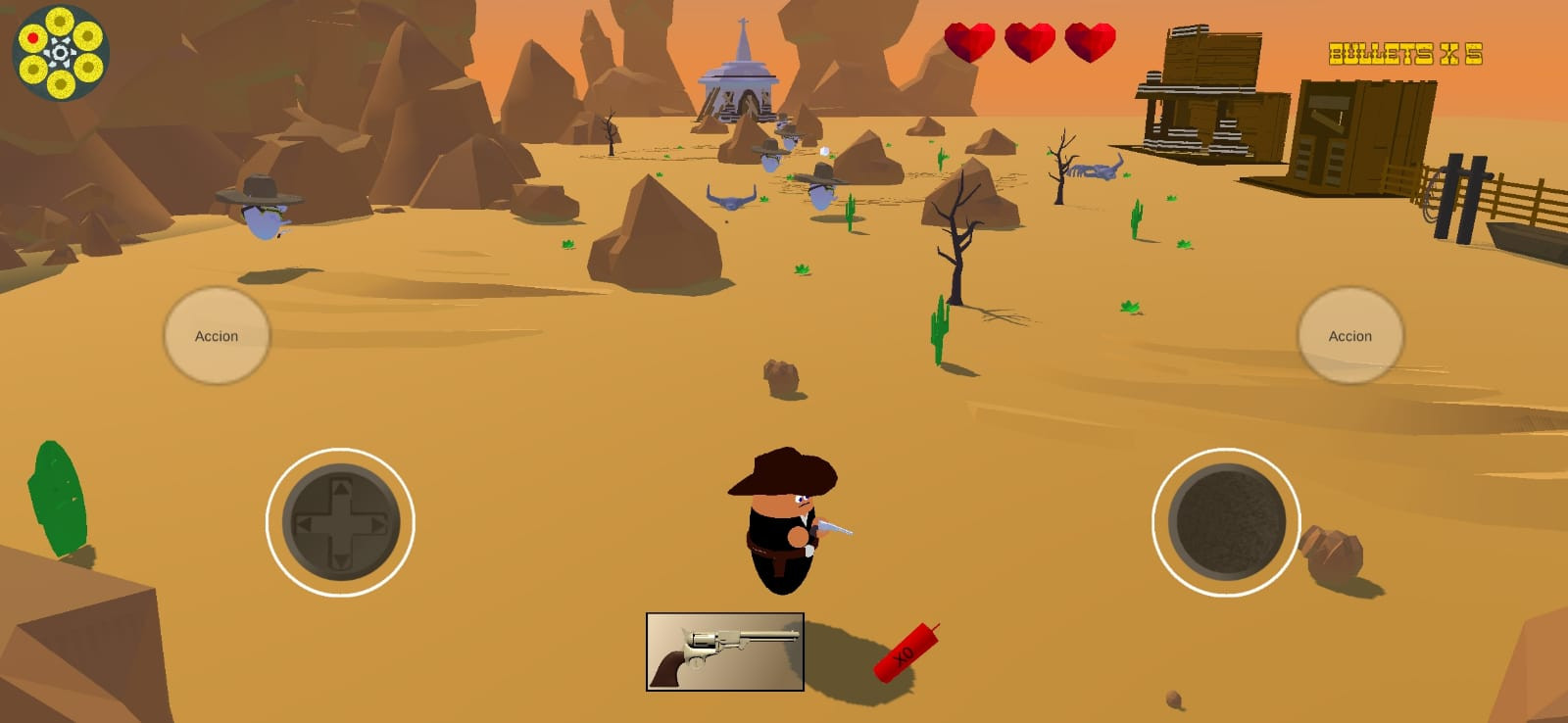
Task: Tap the Accion button above the D-pad
Action: click(x=217, y=335)
